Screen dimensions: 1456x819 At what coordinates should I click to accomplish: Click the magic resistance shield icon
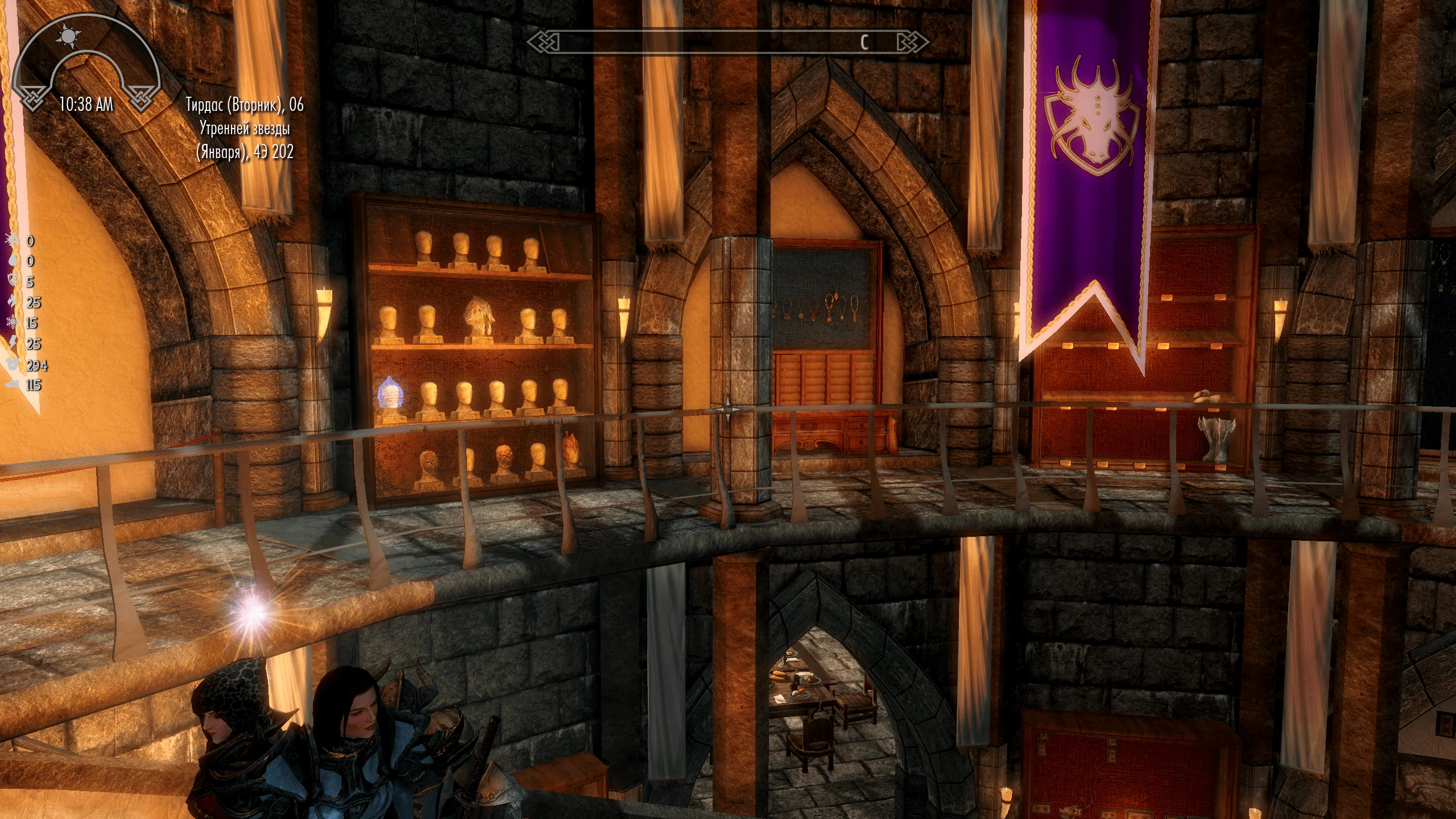tap(13, 282)
